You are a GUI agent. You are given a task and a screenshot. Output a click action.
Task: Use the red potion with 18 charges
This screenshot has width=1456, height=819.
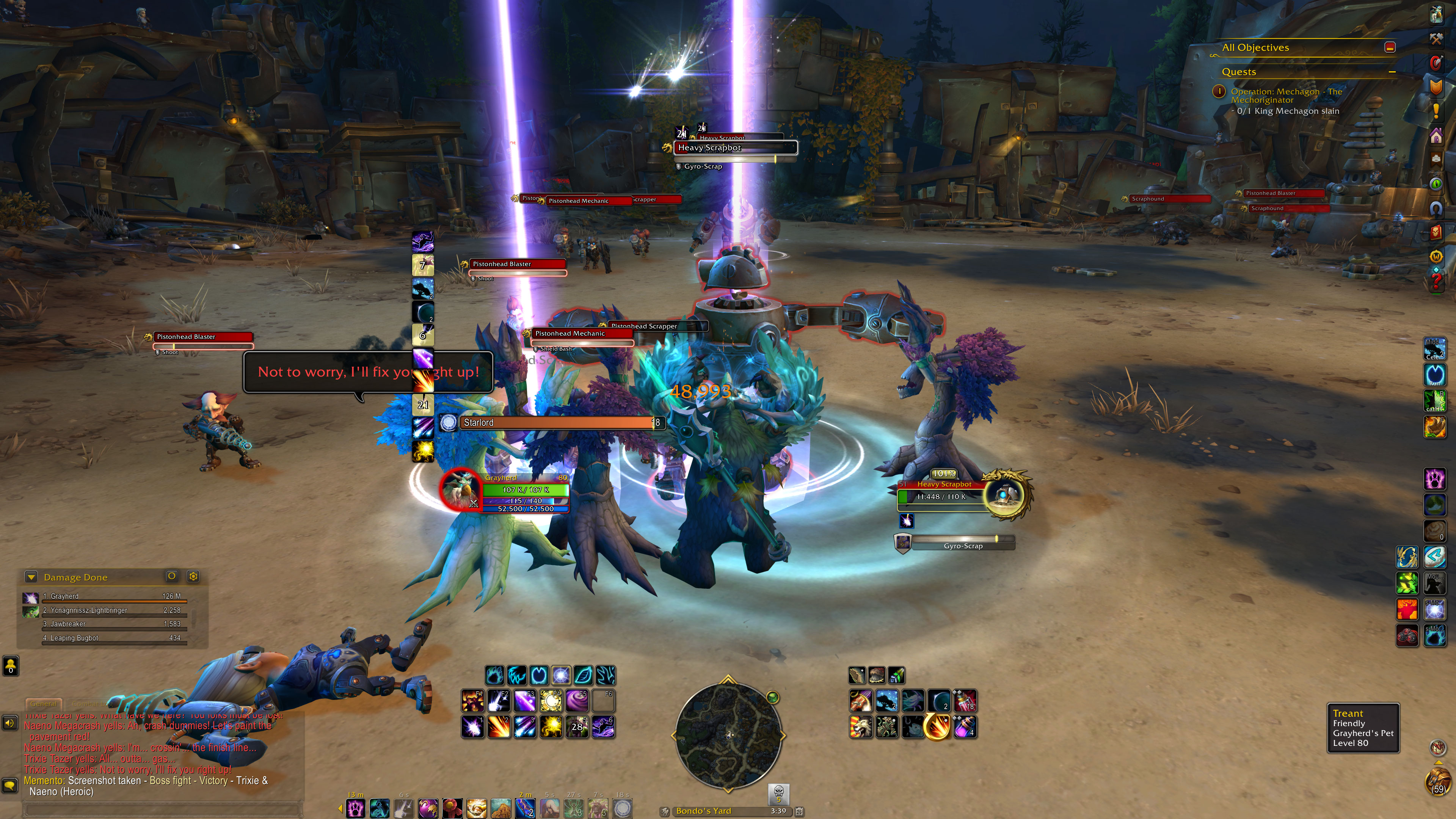tap(965, 701)
